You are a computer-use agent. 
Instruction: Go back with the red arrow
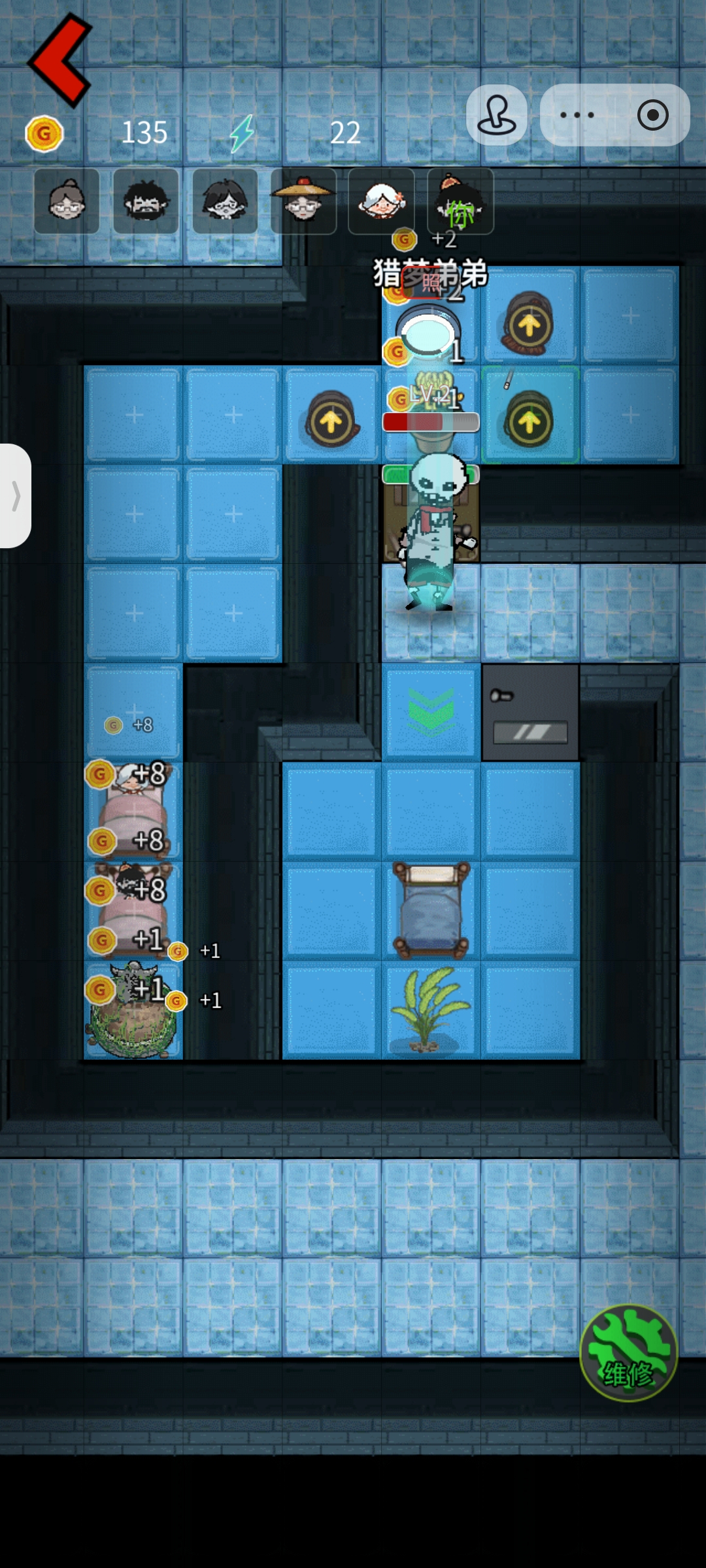(60, 60)
